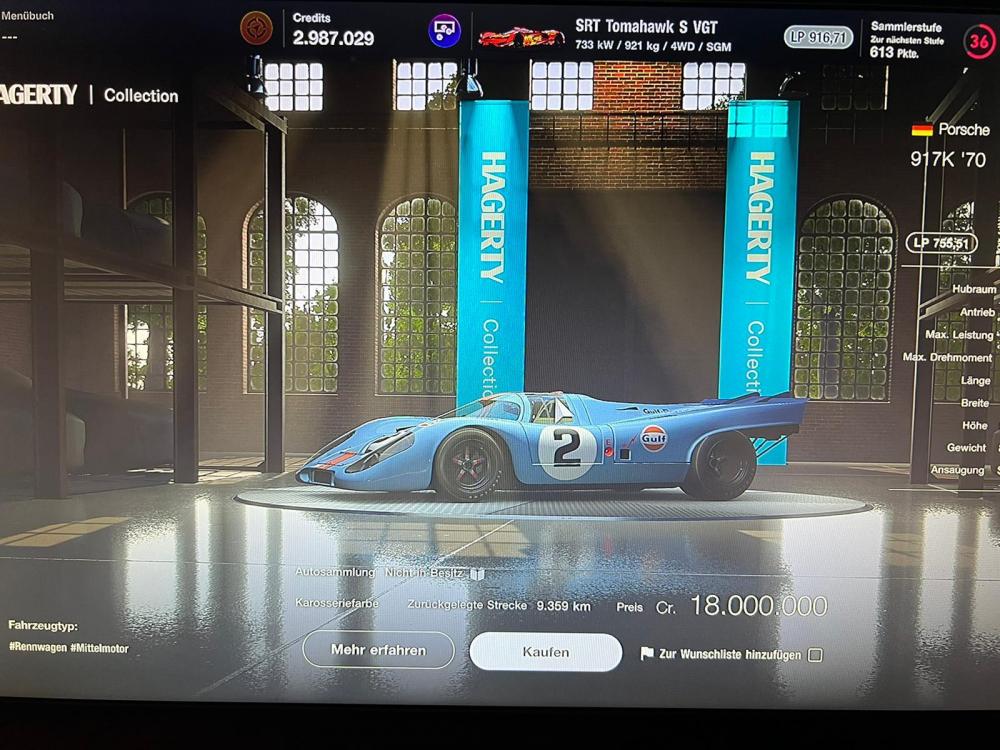This screenshot has height=750, width=1000.
Task: Click the SRT Tomahawk car thumbnail
Action: [x=521, y=37]
